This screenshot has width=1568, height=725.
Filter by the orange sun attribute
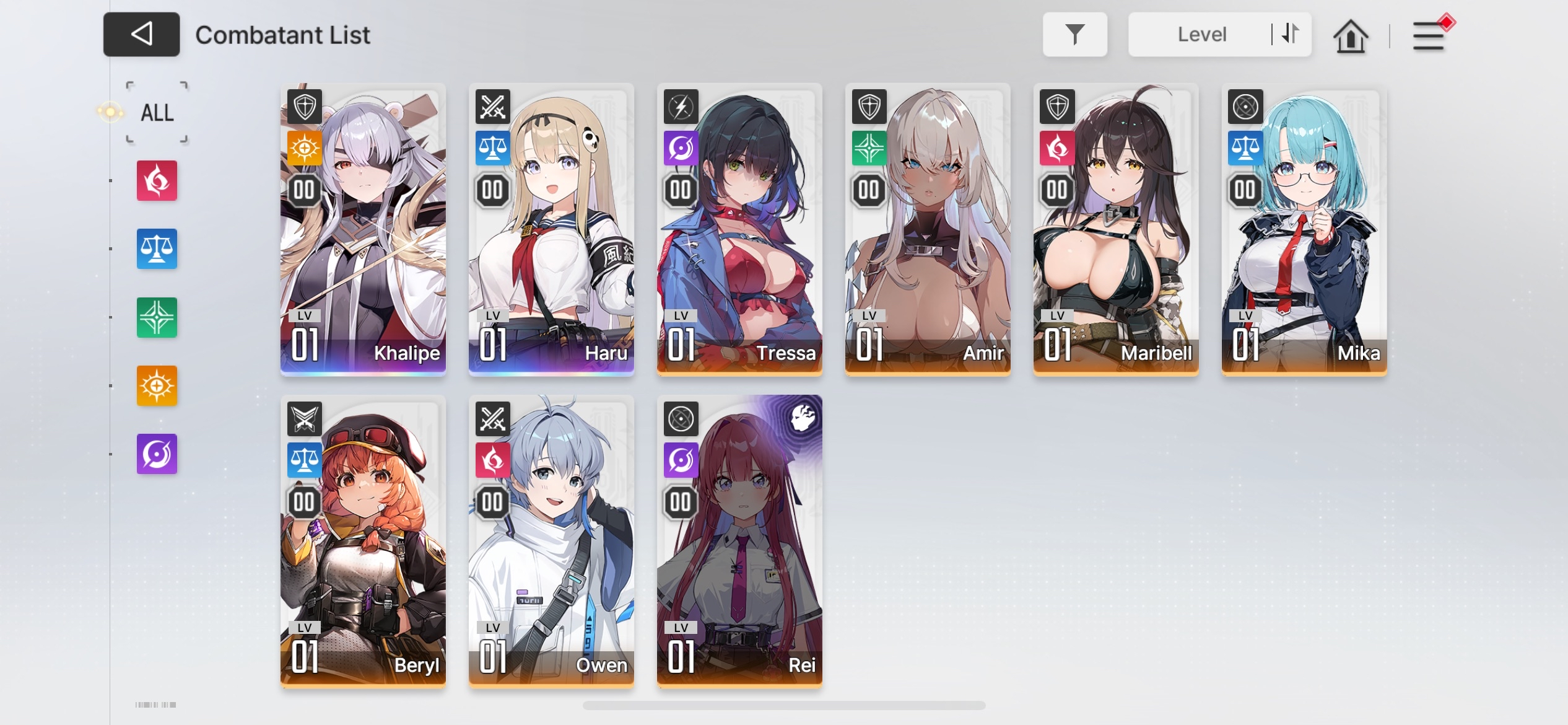(157, 385)
